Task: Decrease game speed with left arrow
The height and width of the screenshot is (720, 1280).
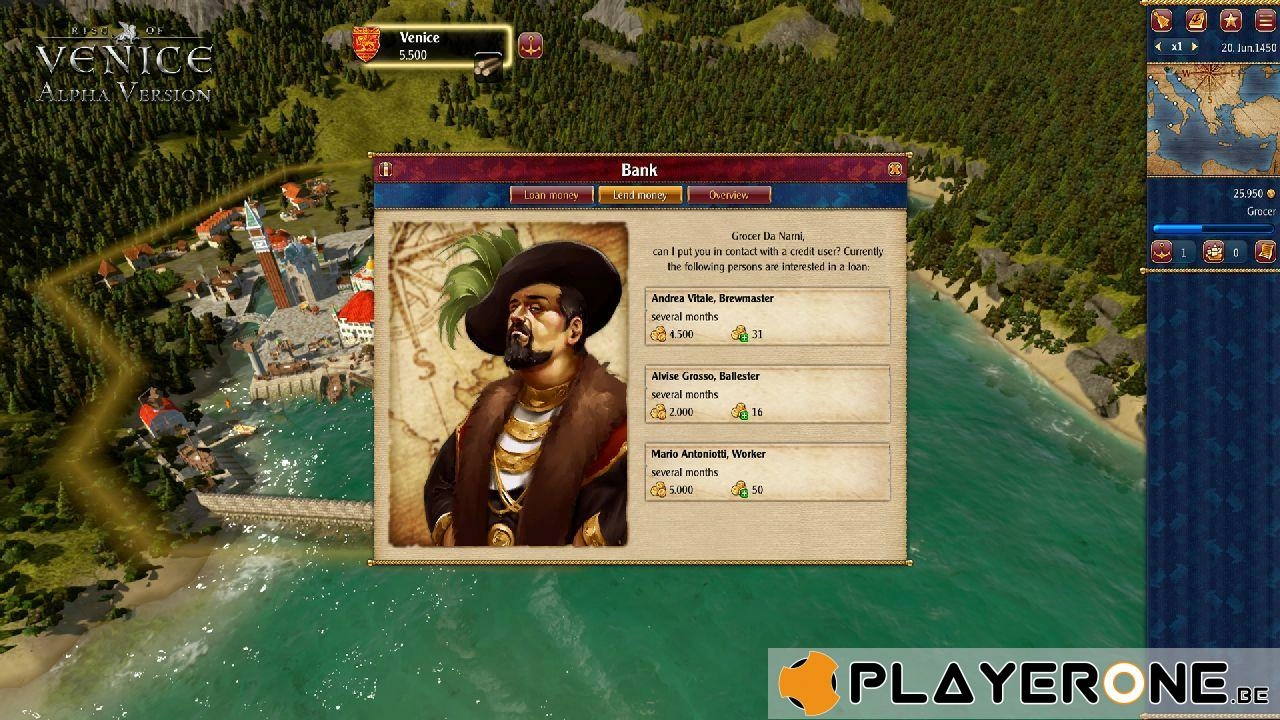Action: 1158,47
